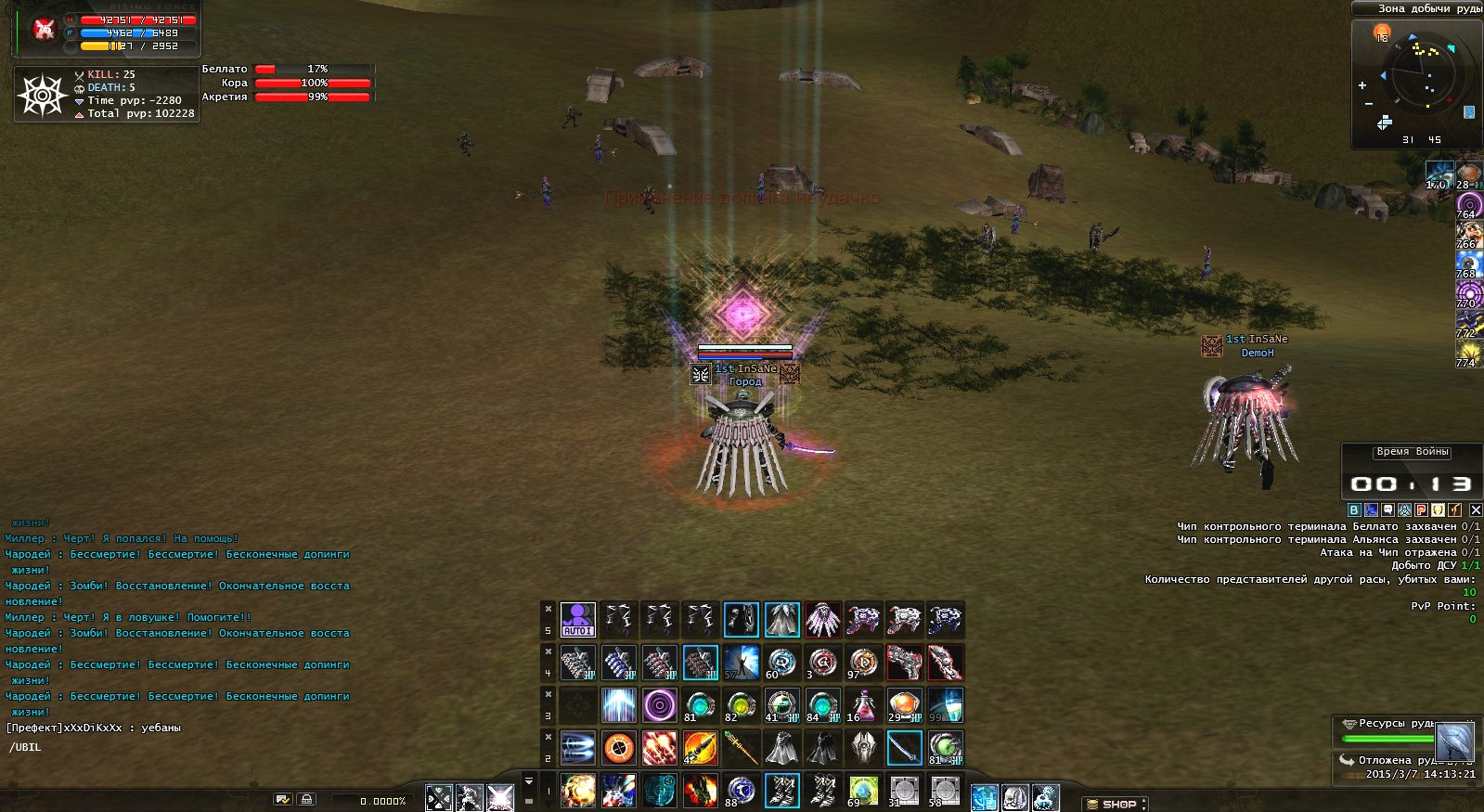
Task: Select the red-bordered pistol weapon slot
Action: pos(904,663)
